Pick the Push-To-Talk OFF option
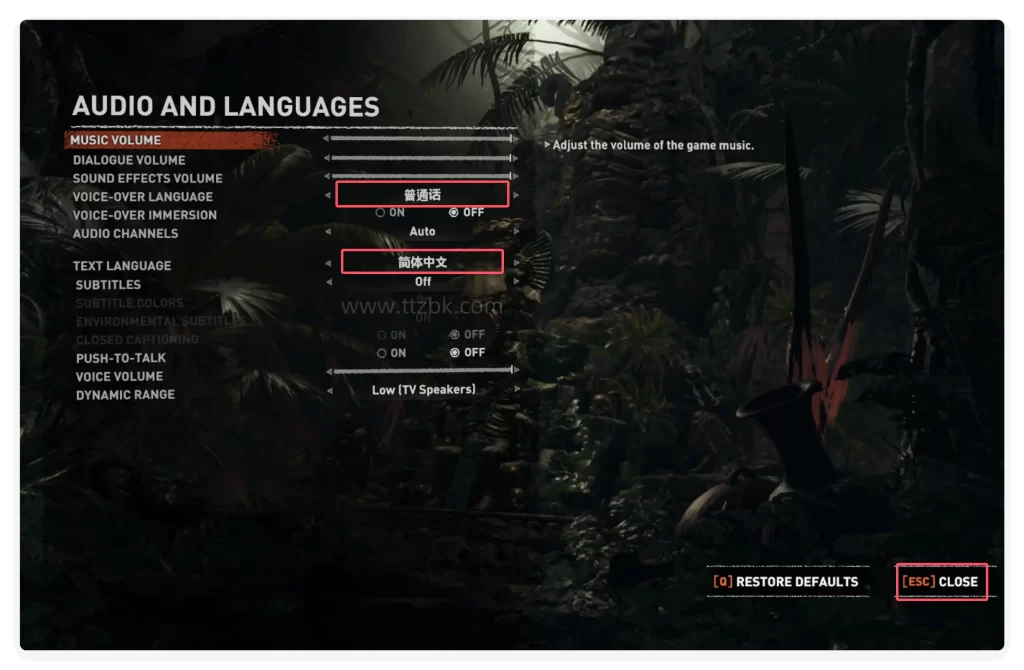Viewport: 1024px width, 670px height. pyautogui.click(x=466, y=353)
